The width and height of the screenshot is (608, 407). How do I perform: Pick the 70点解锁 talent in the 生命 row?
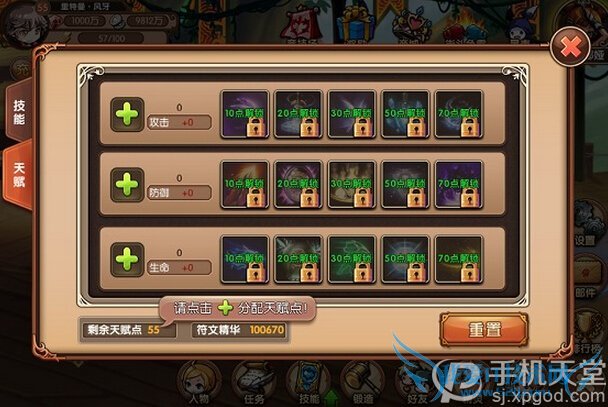(x=459, y=259)
